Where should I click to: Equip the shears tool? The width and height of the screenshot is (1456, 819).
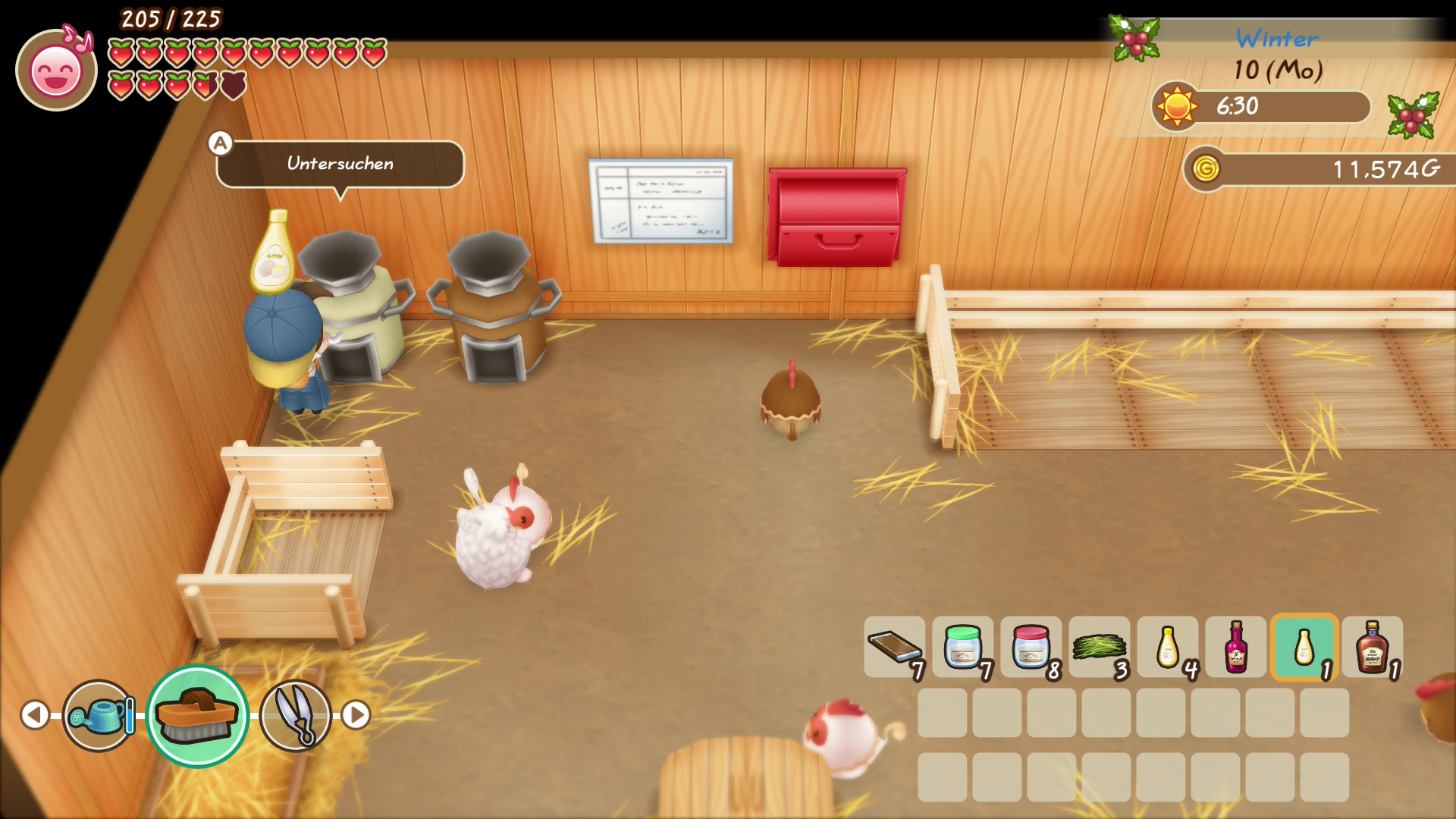click(296, 715)
